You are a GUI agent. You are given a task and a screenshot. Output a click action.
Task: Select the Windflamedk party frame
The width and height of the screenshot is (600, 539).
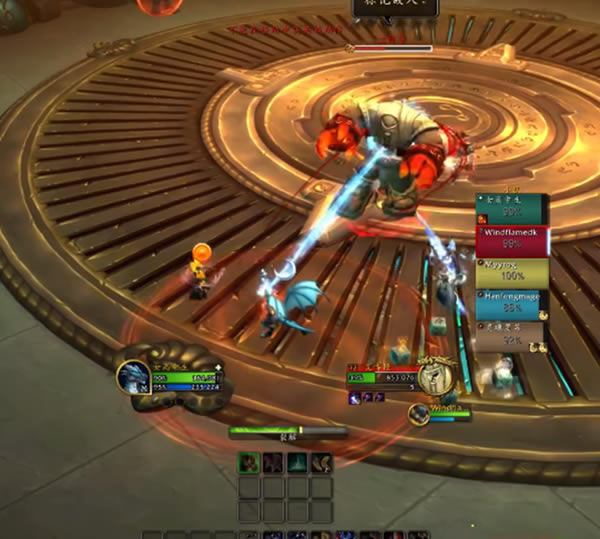coord(513,241)
